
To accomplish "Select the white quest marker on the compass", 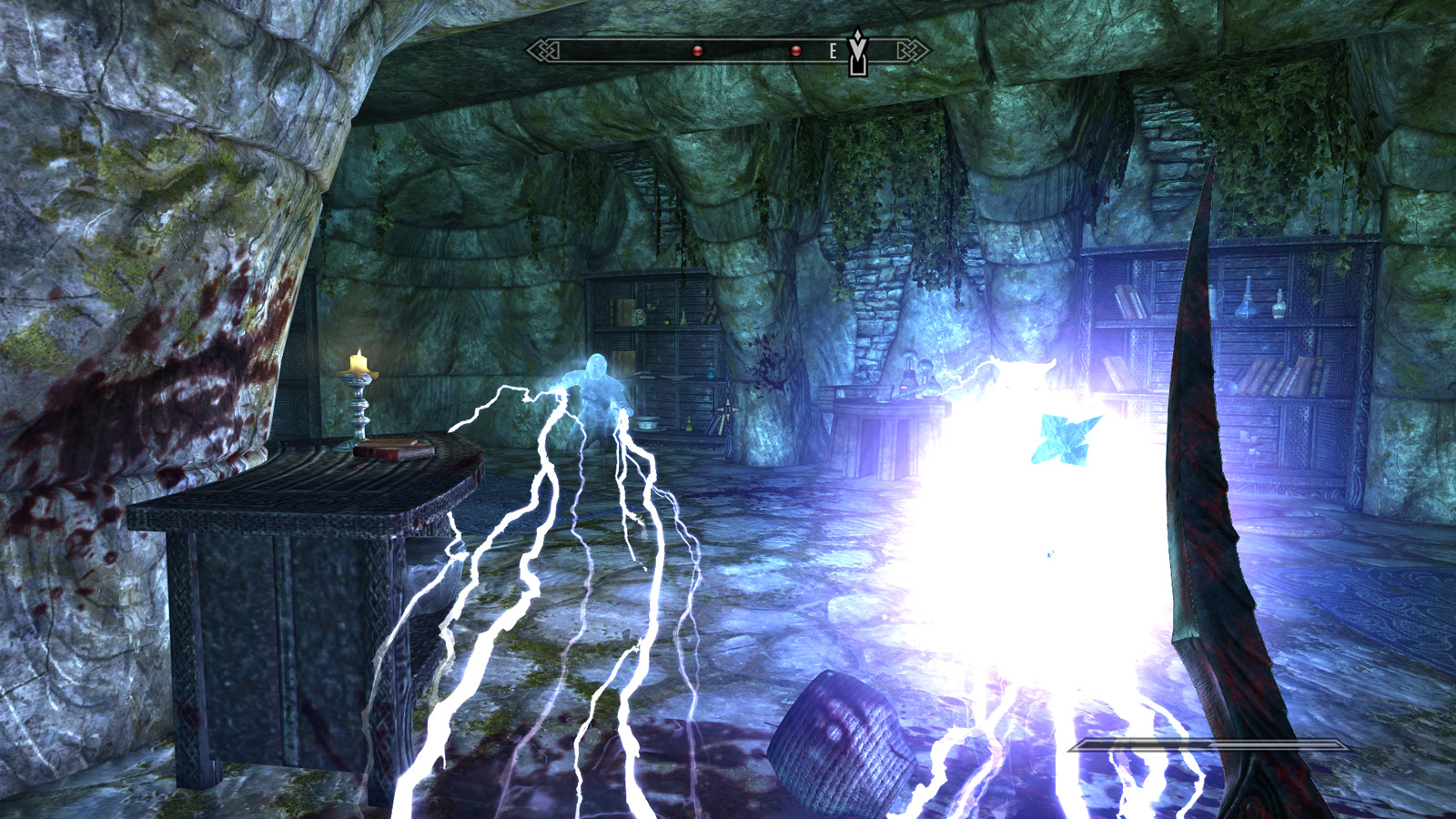I will click(x=857, y=51).
